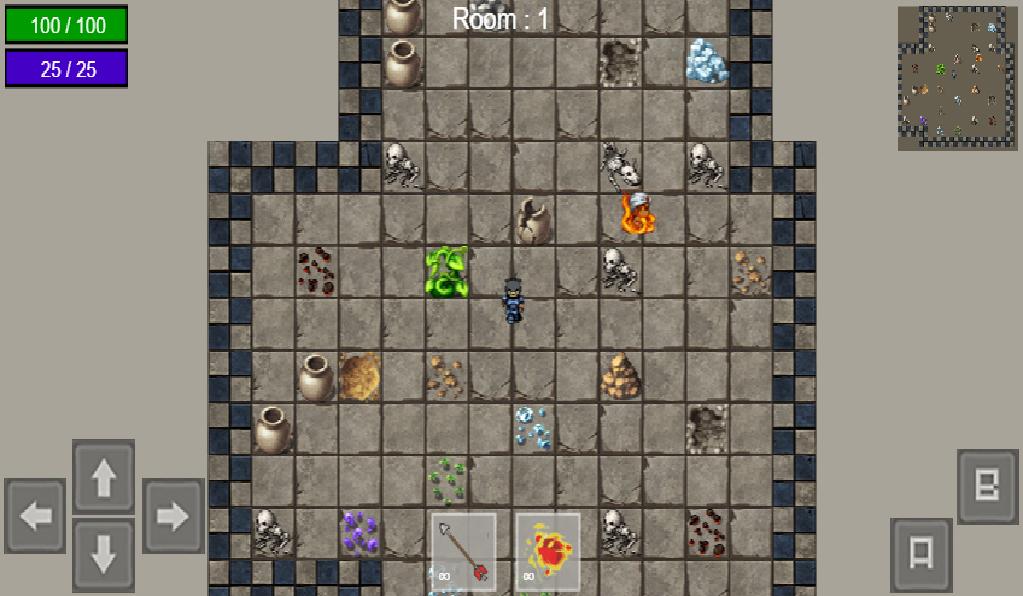Tap the up arrow movement button
This screenshot has height=596, width=1023.
click(103, 478)
